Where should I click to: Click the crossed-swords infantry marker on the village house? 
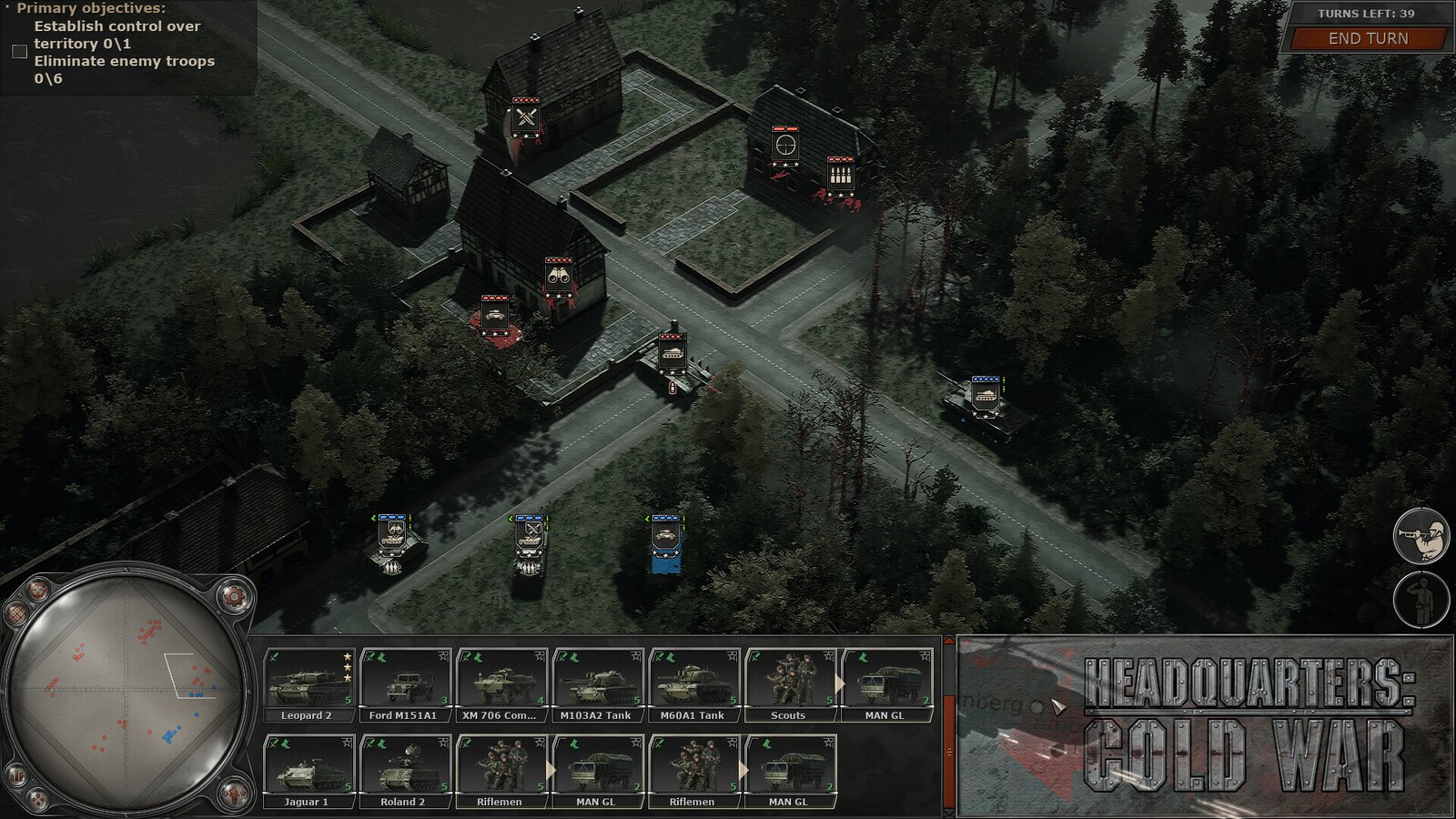point(525,118)
